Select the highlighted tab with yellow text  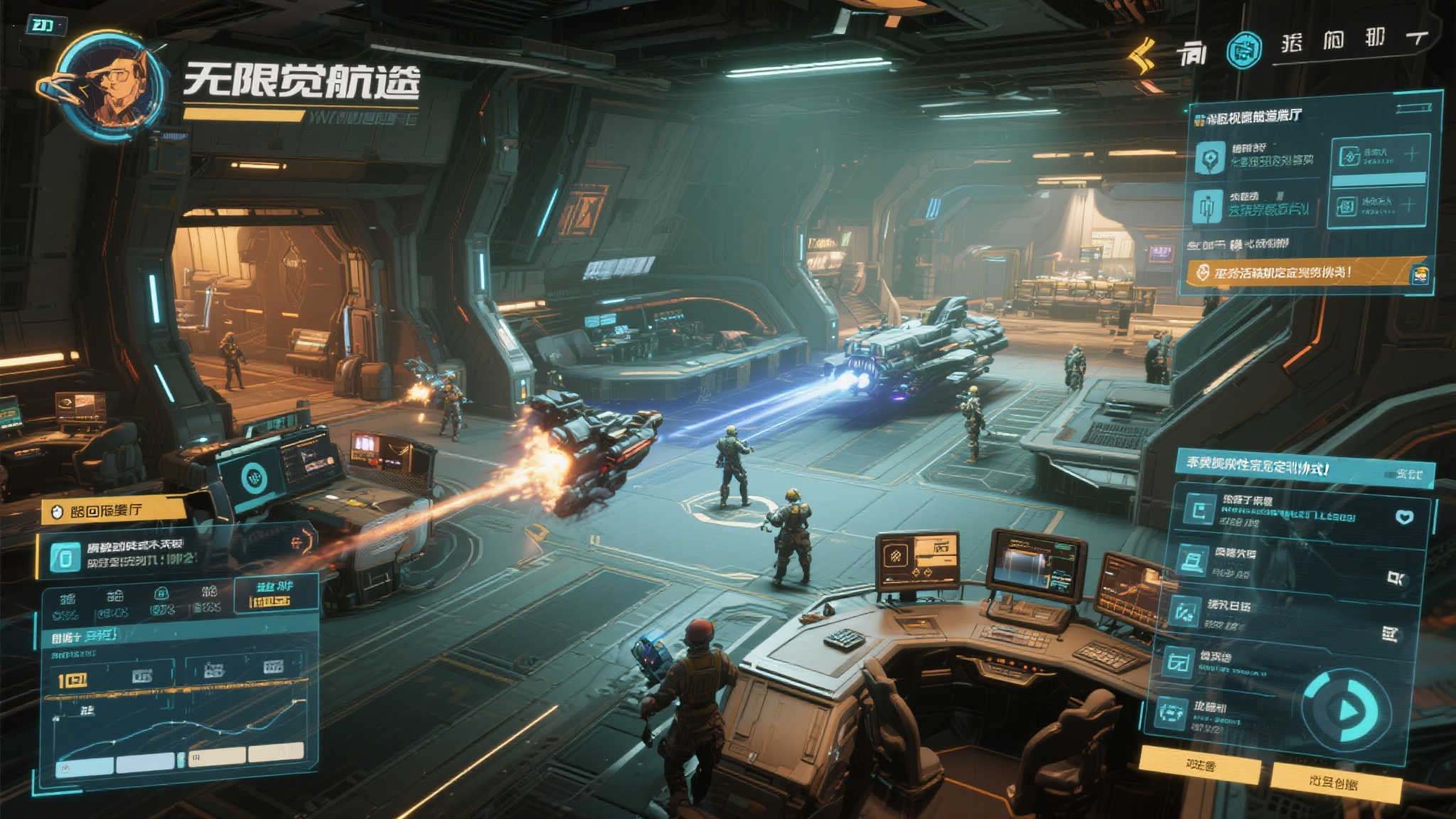[x=274, y=594]
